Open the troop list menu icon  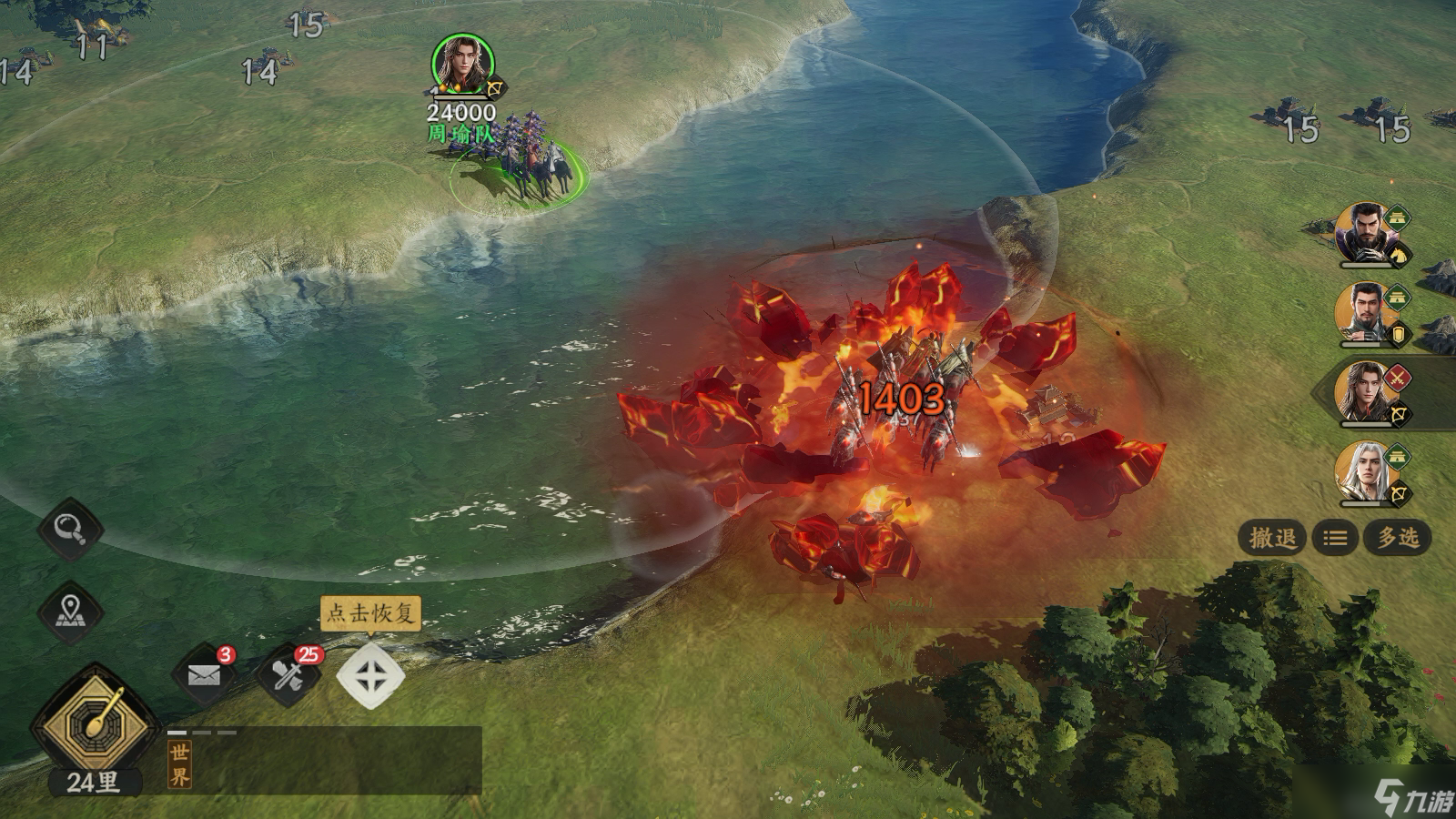click(1334, 539)
